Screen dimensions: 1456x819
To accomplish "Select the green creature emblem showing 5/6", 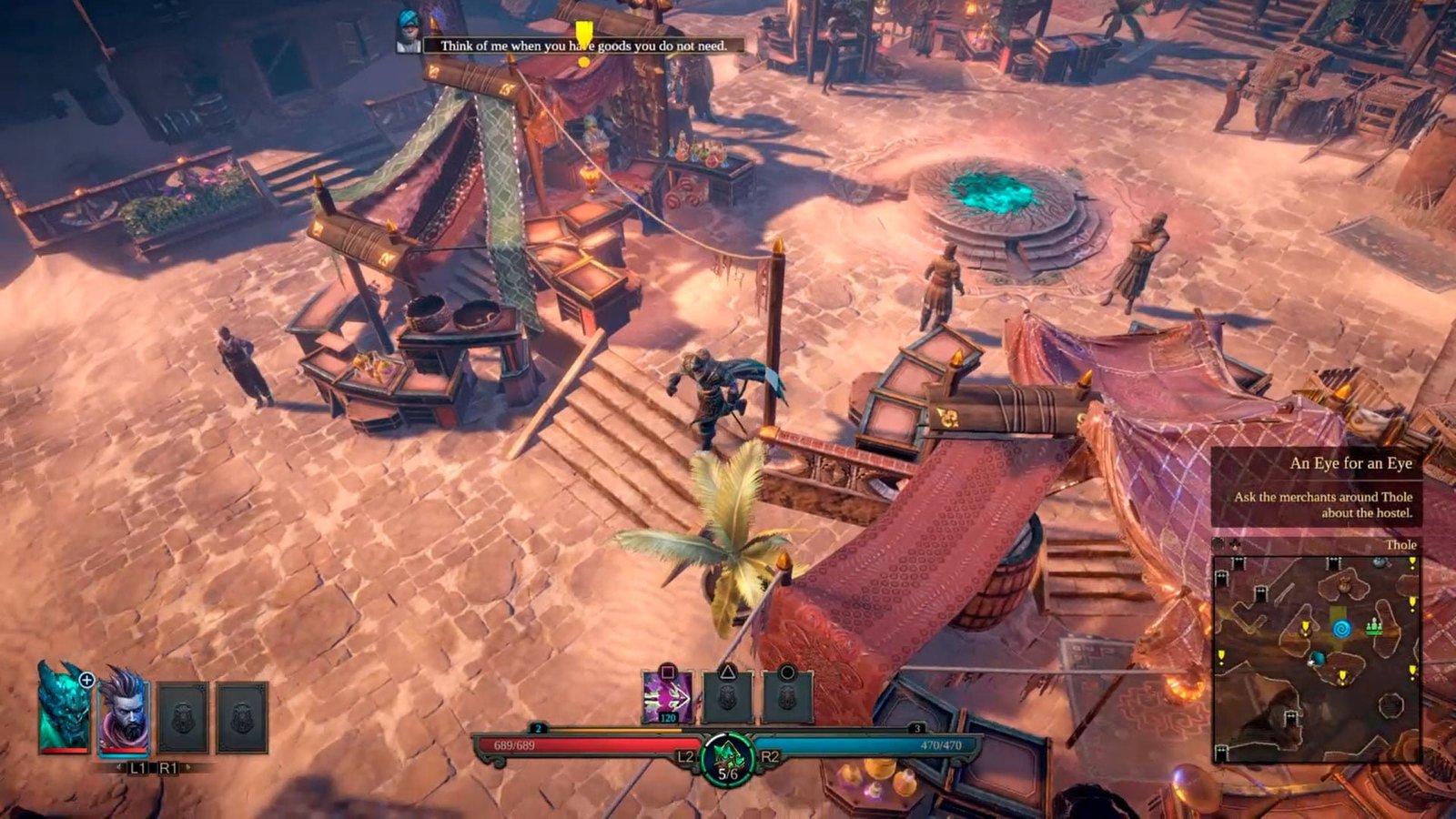I will (x=727, y=758).
